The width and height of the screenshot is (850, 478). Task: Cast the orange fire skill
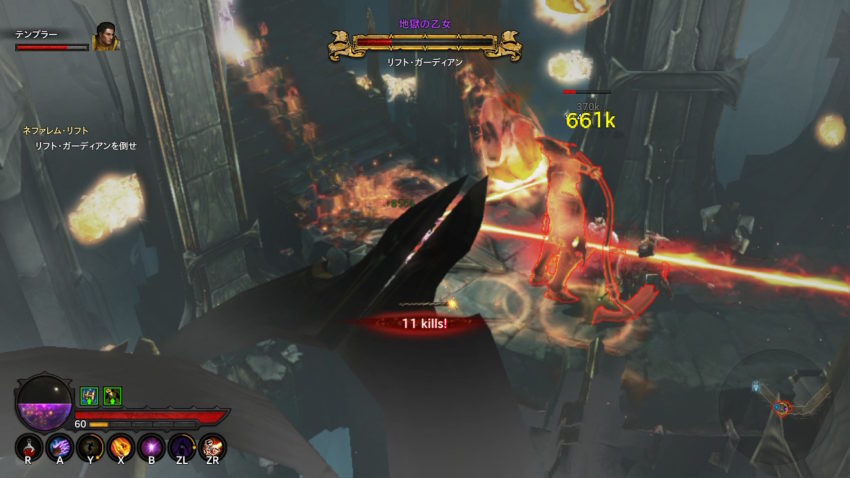121,446
